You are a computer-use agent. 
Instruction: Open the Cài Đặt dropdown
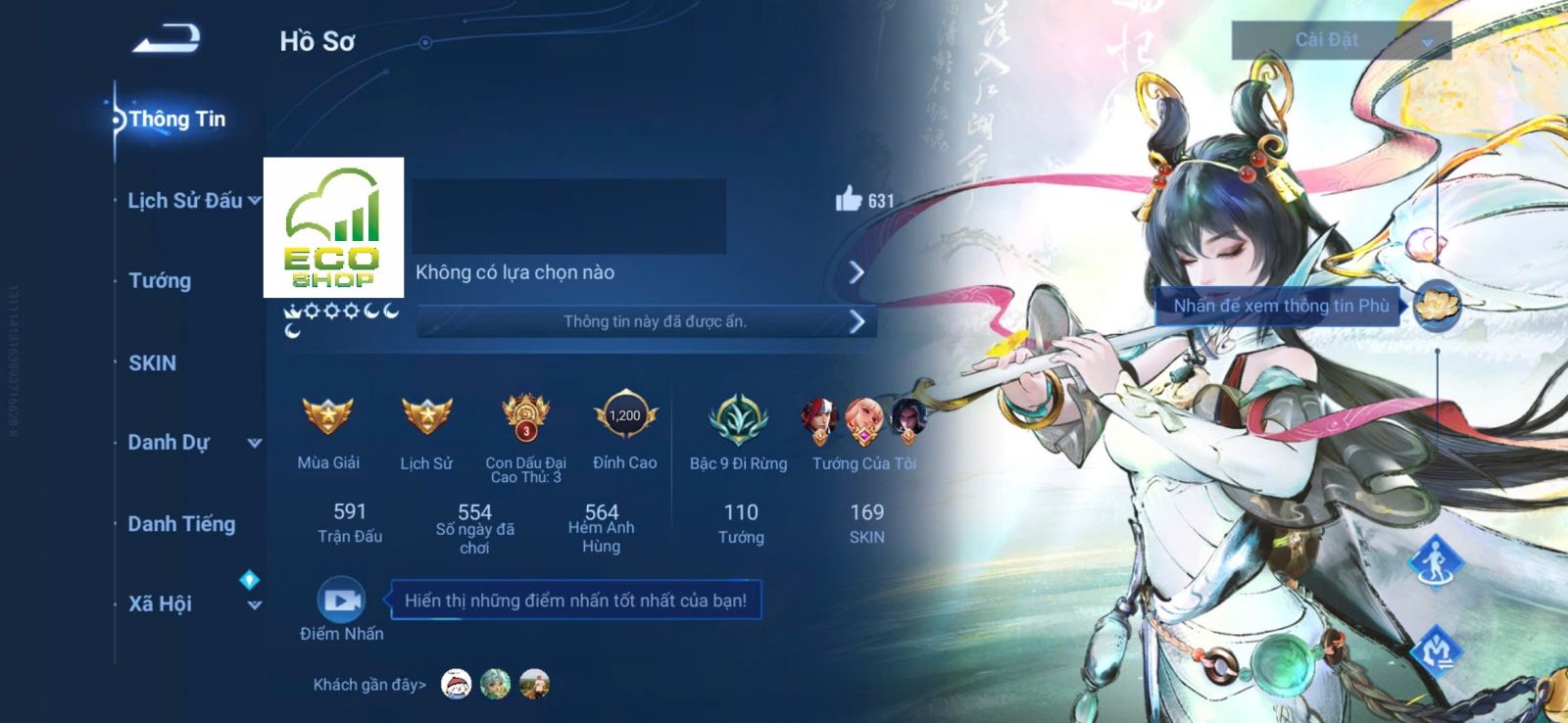[x=1340, y=40]
